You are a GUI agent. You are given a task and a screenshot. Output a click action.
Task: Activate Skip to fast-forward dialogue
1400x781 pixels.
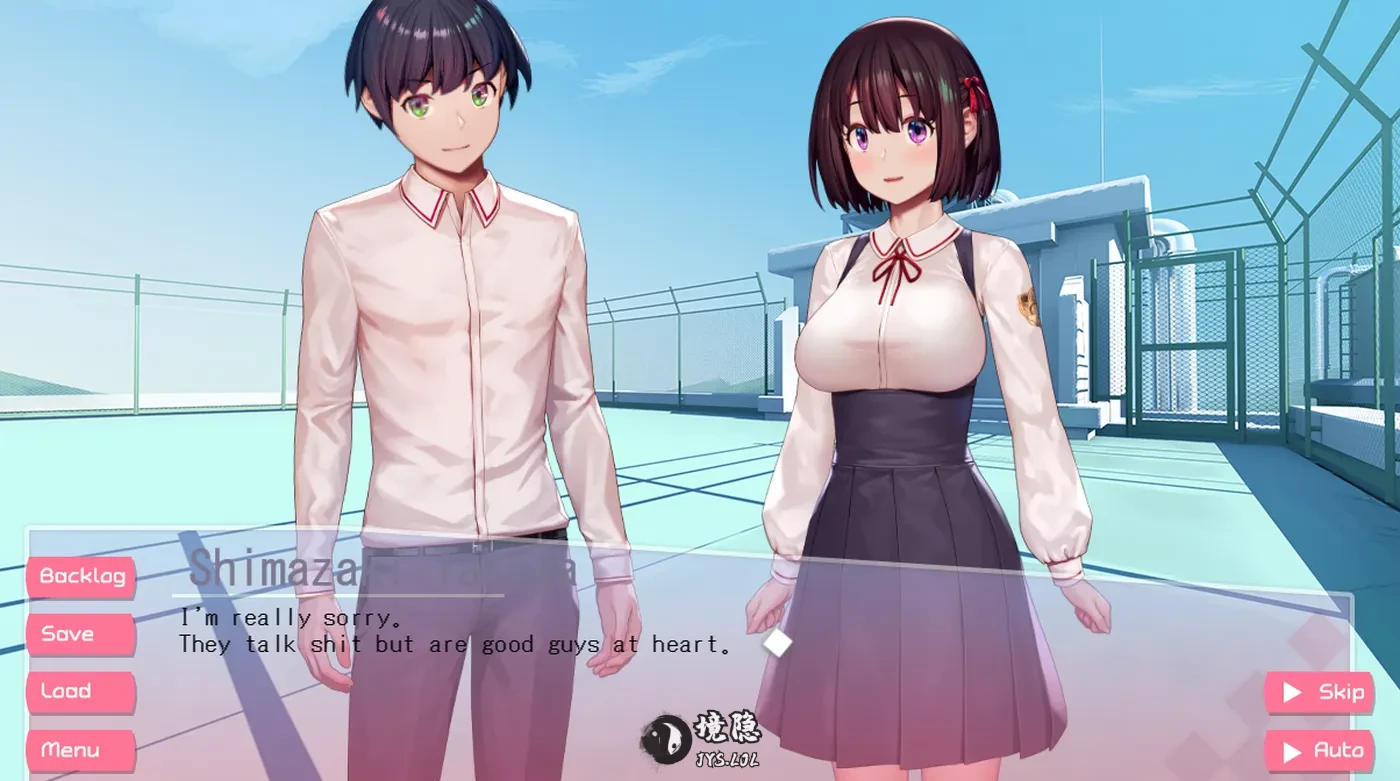pyautogui.click(x=1319, y=692)
